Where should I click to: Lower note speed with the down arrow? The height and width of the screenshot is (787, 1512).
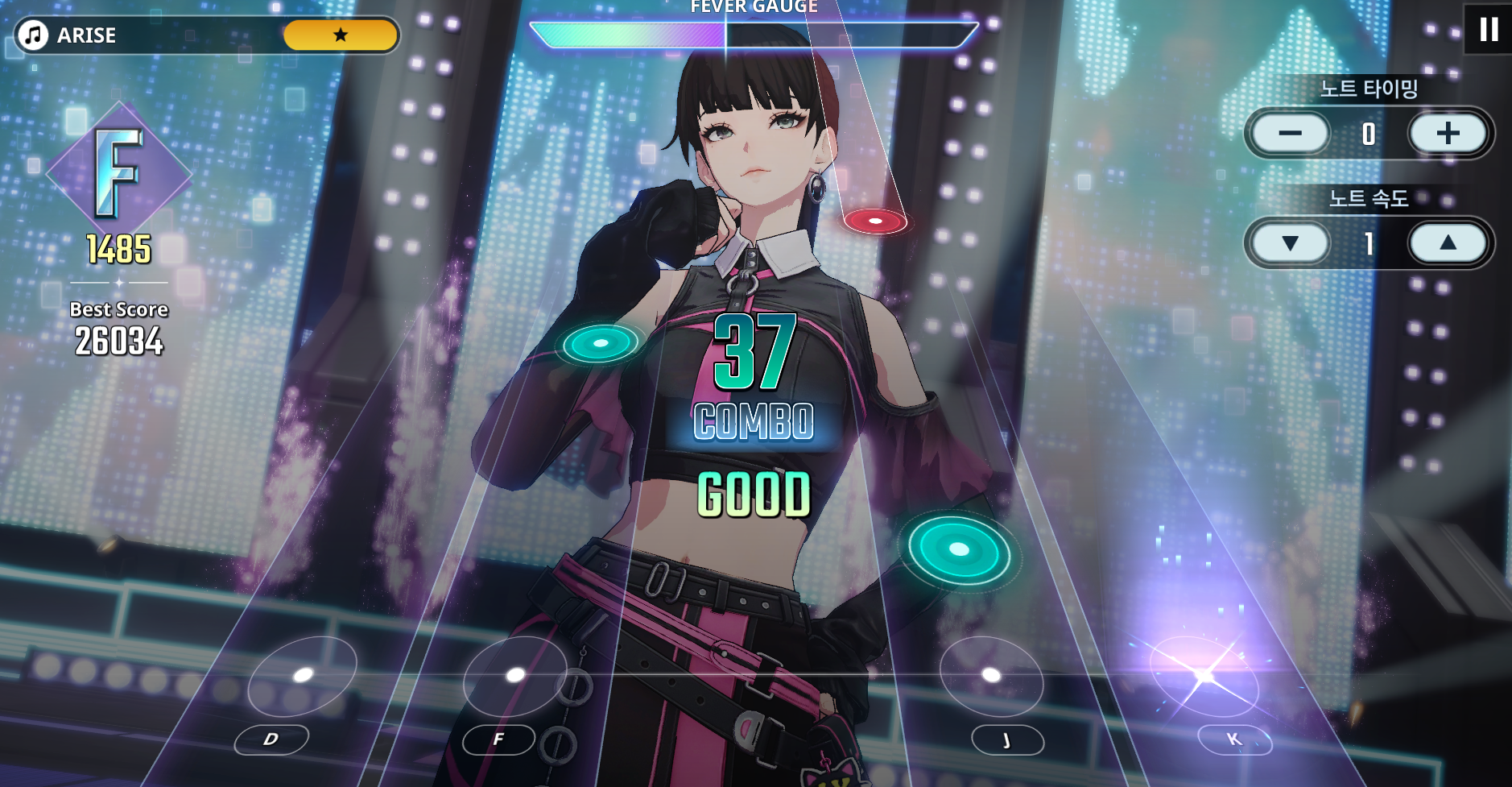(1290, 243)
